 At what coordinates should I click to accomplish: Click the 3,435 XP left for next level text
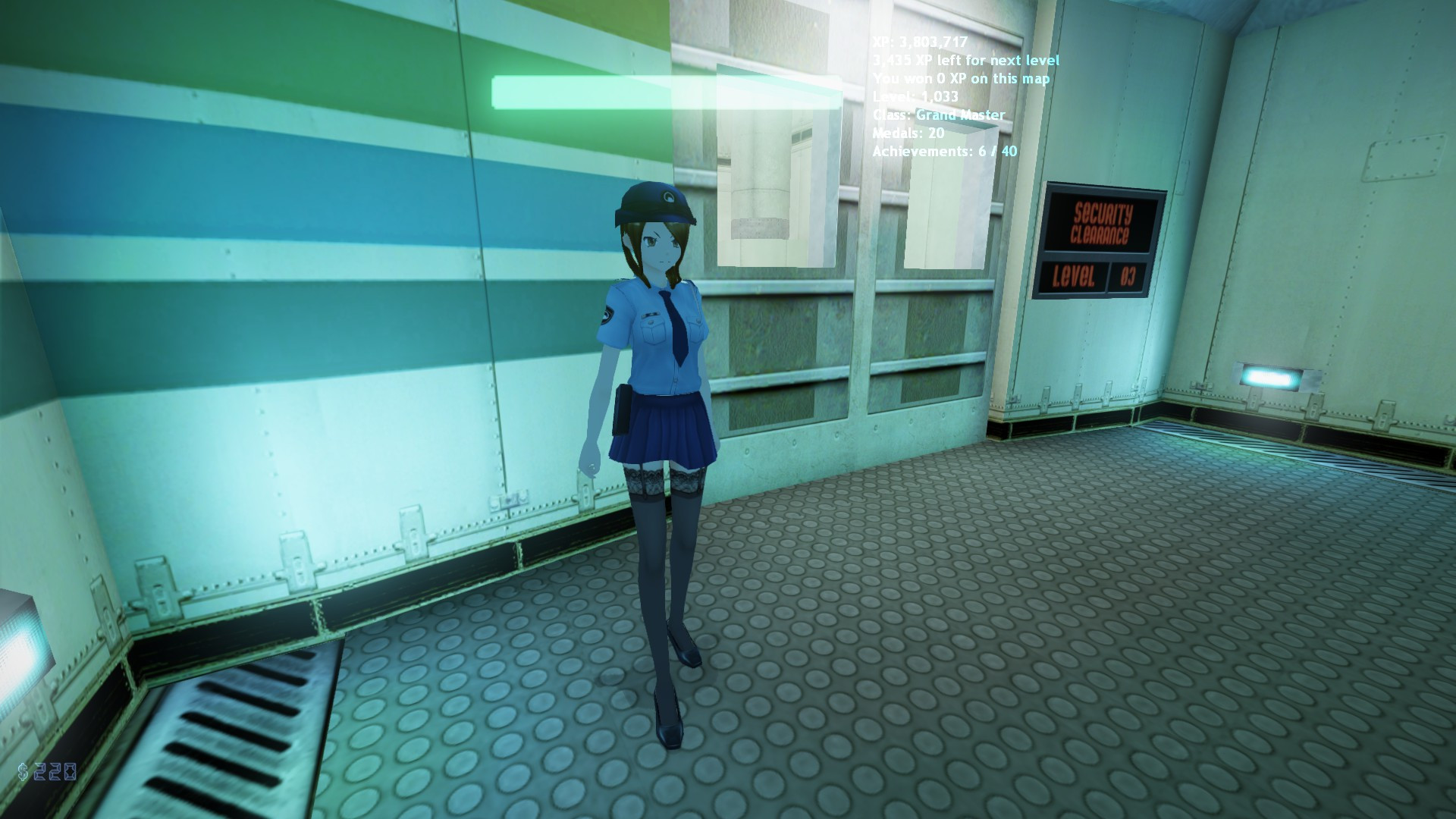click(966, 60)
